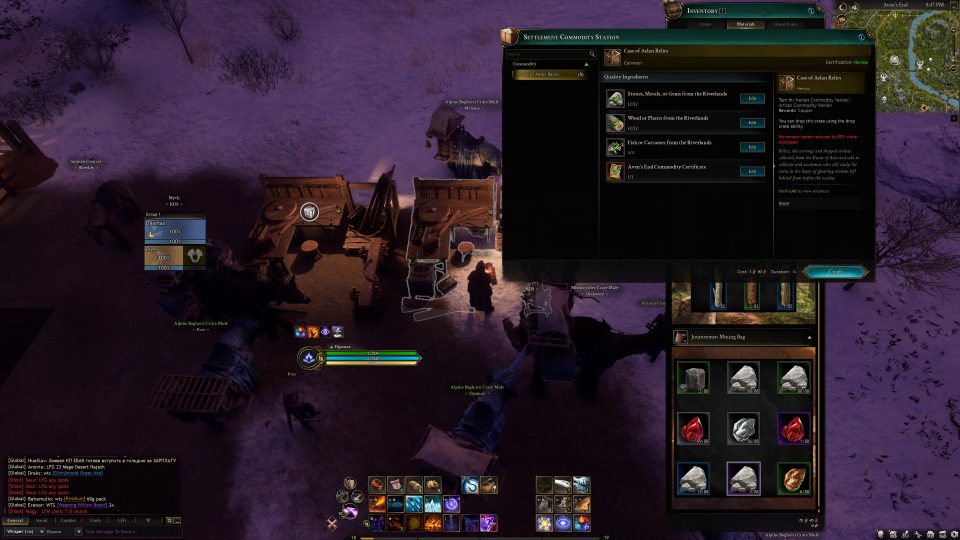This screenshot has height=540, width=960.
Task: Select Case of Aelan Relics recipe entry
Action: click(x=548, y=74)
